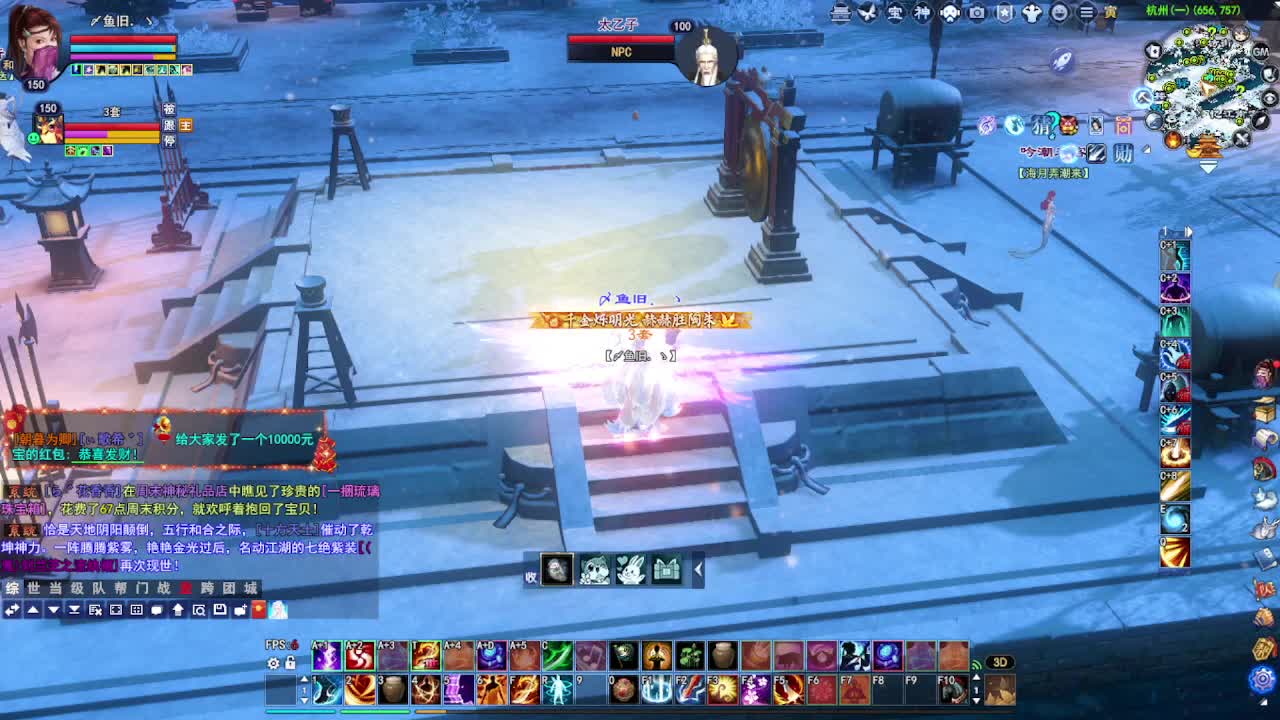The height and width of the screenshot is (720, 1280).
Task: Open the camera screenshot icon in top bar
Action: point(977,13)
